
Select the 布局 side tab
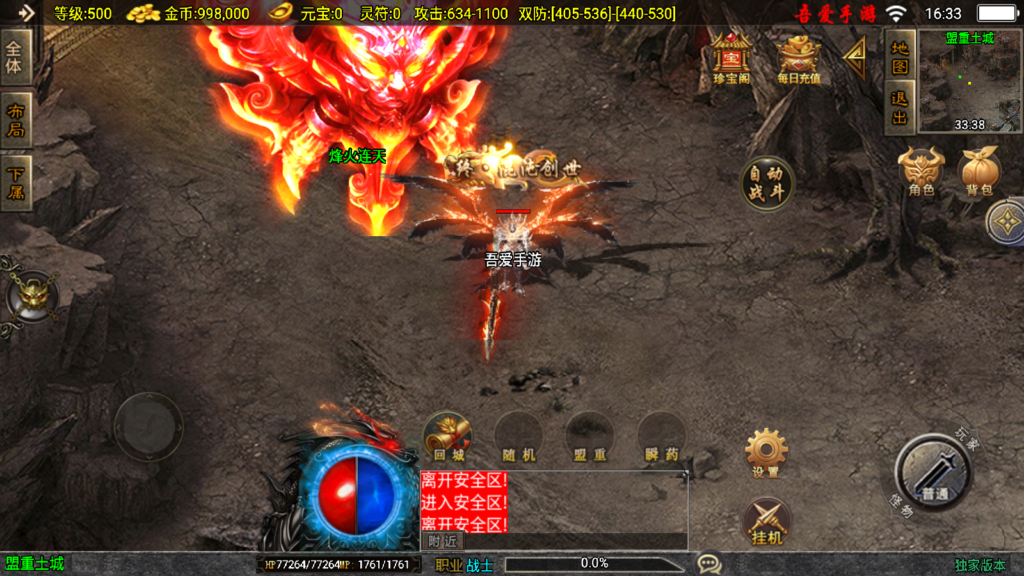(x=16, y=119)
